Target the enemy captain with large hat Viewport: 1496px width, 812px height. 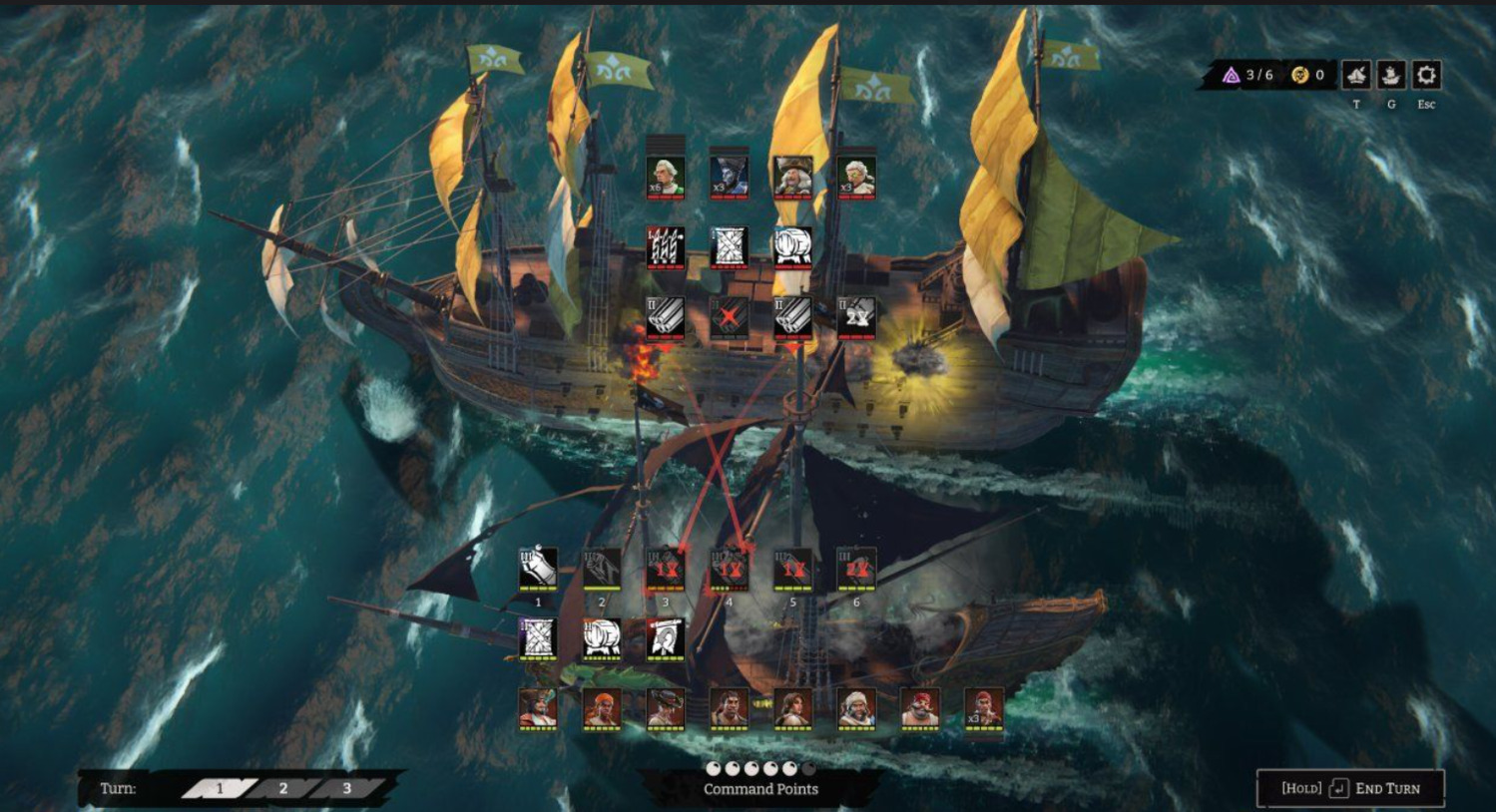pyautogui.click(x=792, y=177)
